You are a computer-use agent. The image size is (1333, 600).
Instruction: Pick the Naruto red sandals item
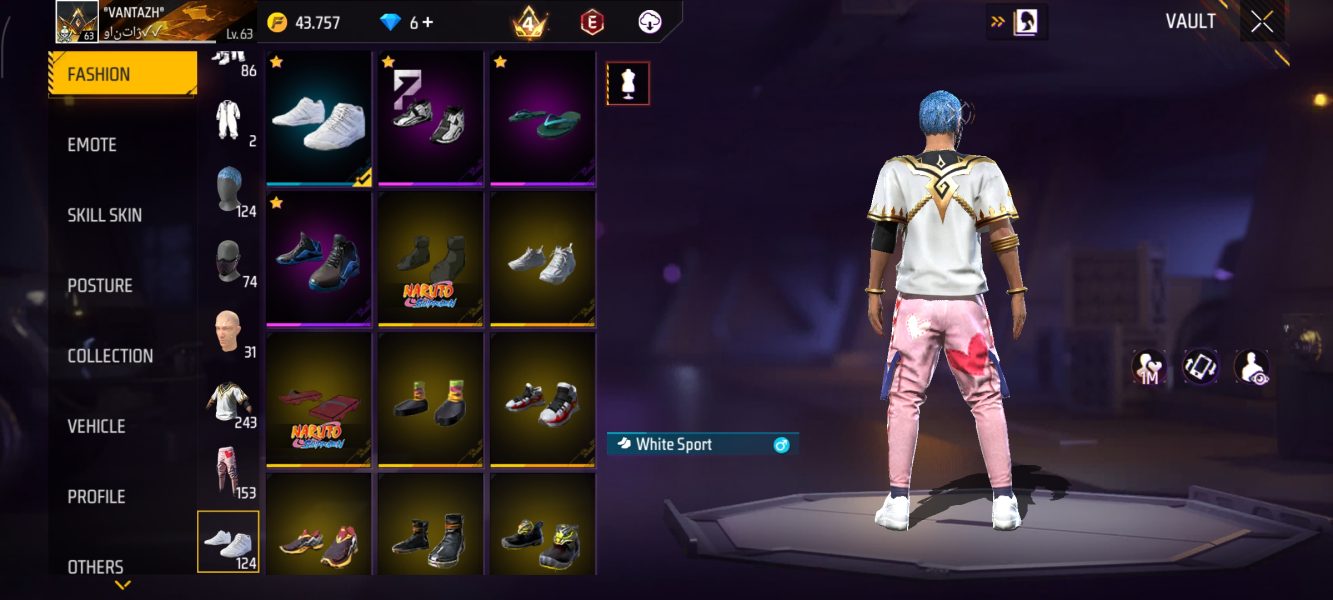pos(318,400)
